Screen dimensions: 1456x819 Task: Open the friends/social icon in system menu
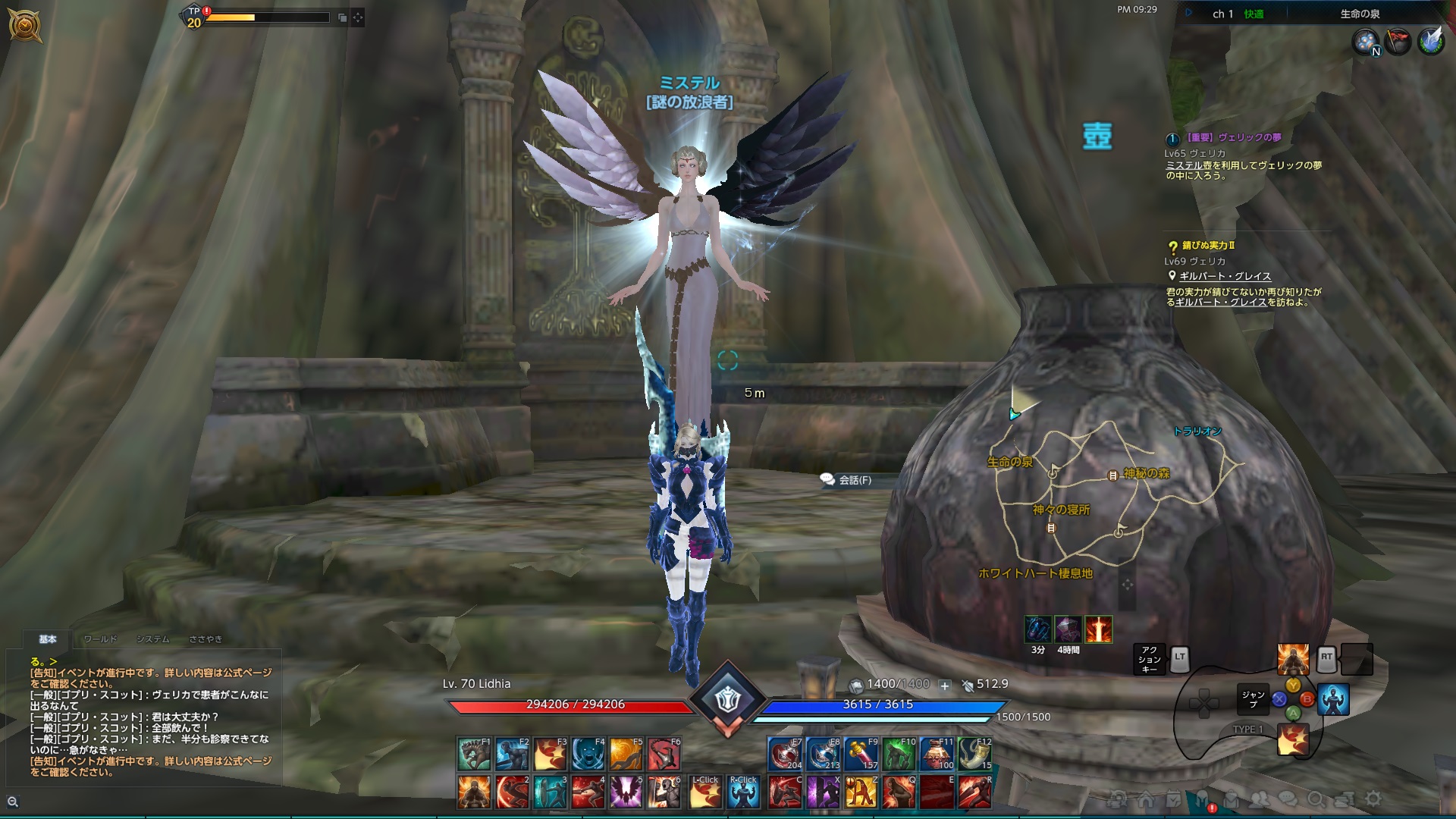point(1260,799)
